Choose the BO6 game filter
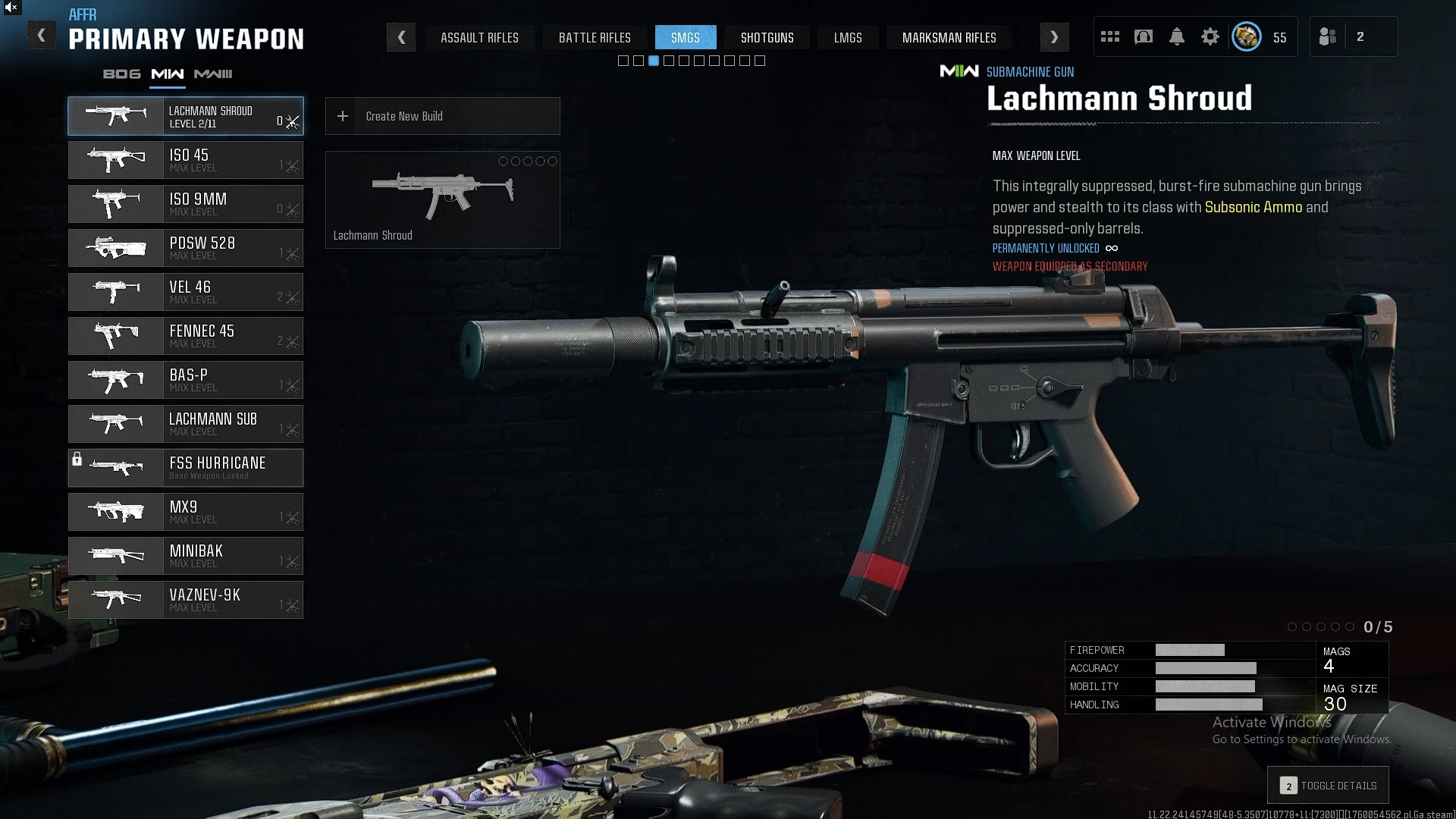Image resolution: width=1456 pixels, height=819 pixels. coord(122,74)
